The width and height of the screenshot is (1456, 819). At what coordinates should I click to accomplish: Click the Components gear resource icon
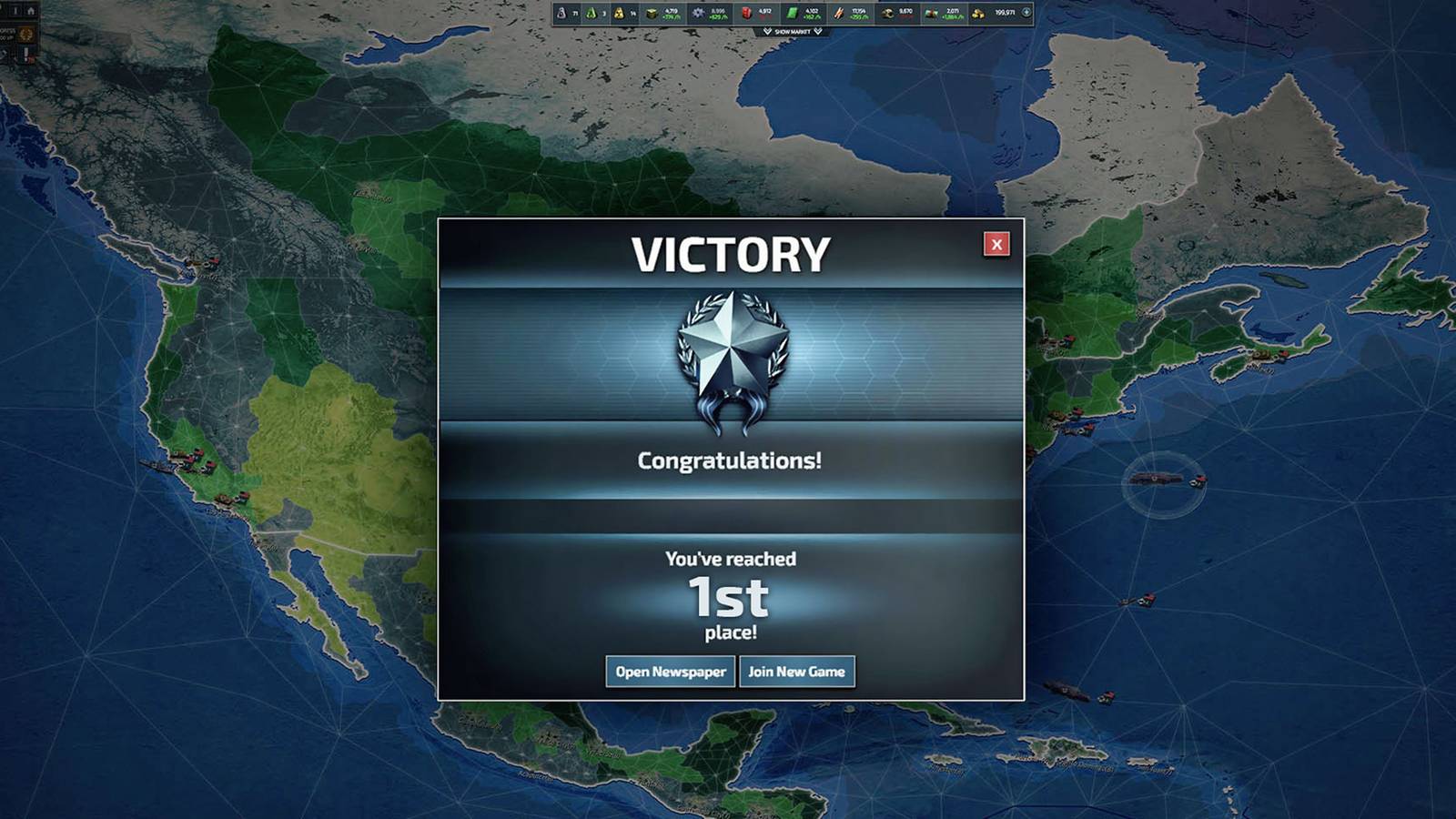tap(696, 12)
